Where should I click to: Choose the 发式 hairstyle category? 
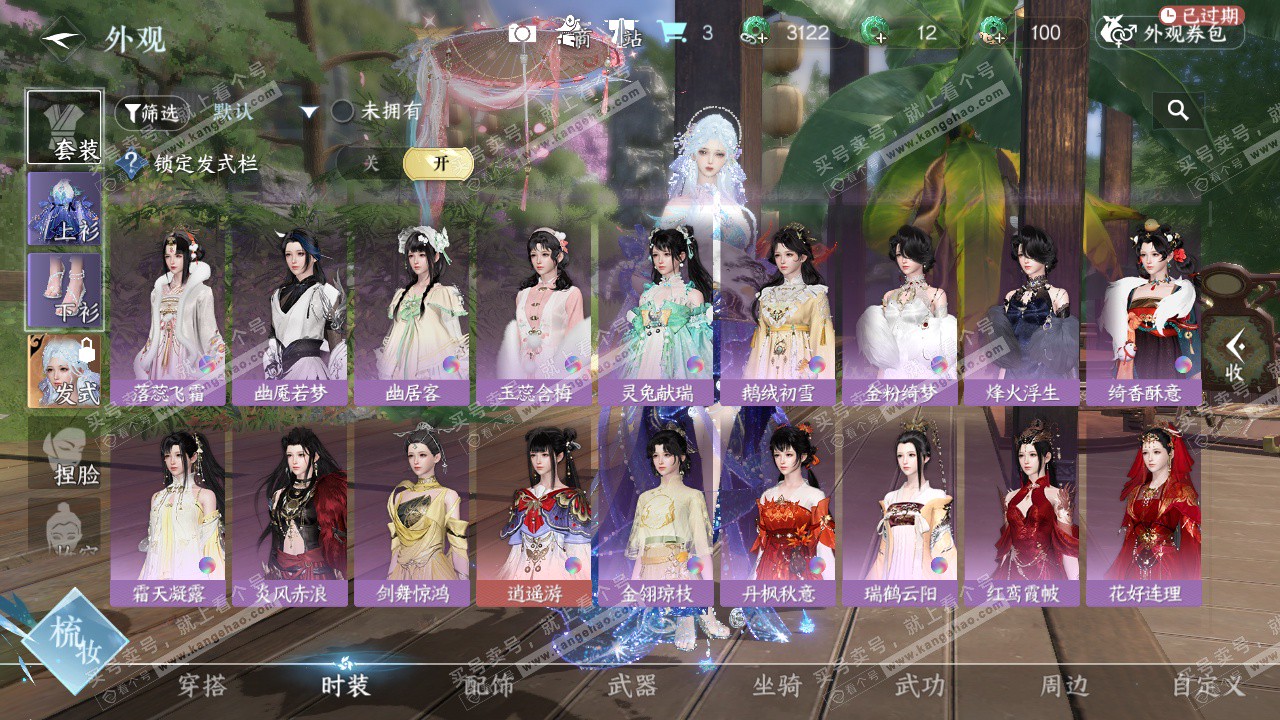(x=65, y=371)
